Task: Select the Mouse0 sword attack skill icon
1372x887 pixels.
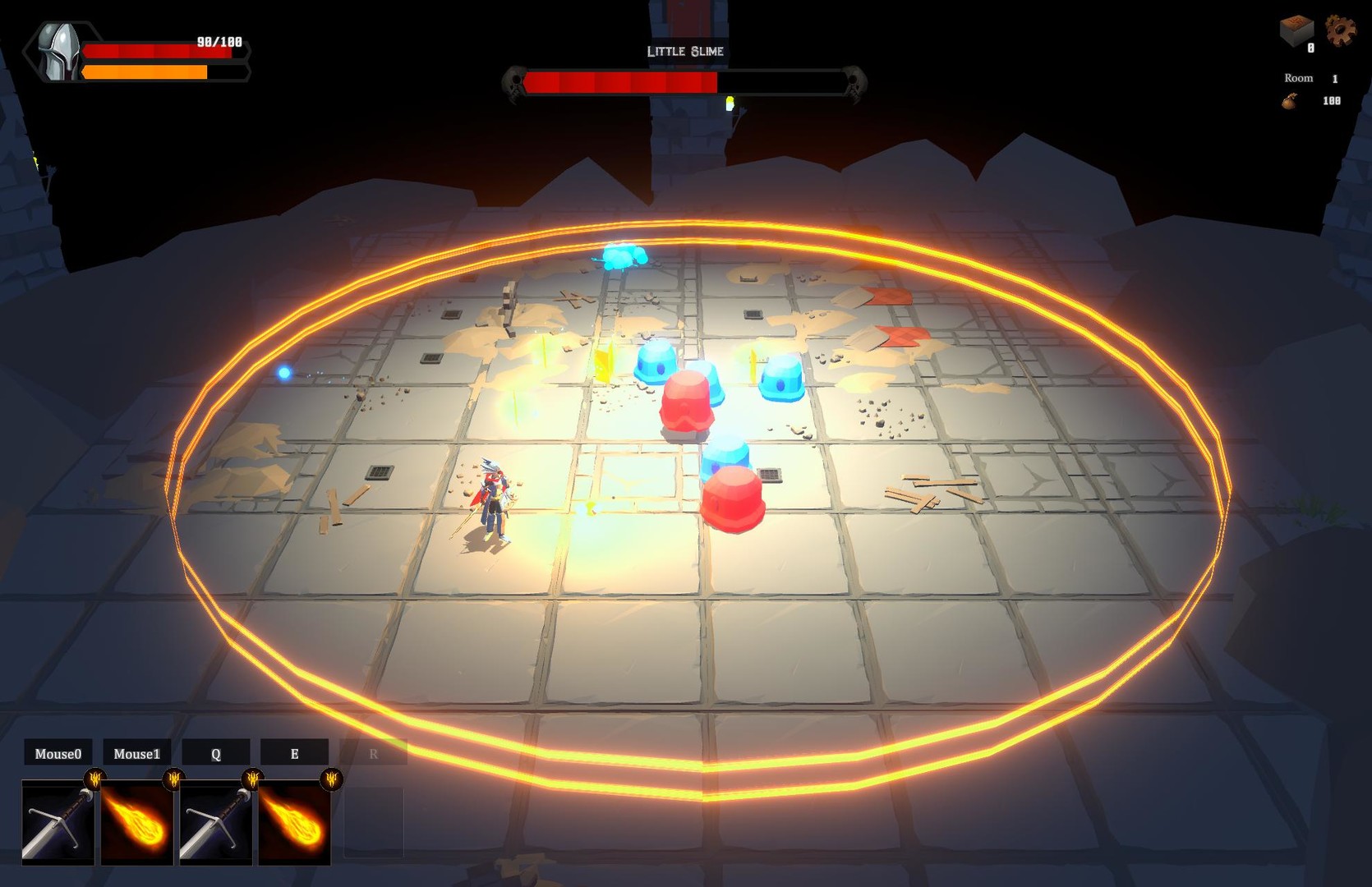Action: [58, 825]
